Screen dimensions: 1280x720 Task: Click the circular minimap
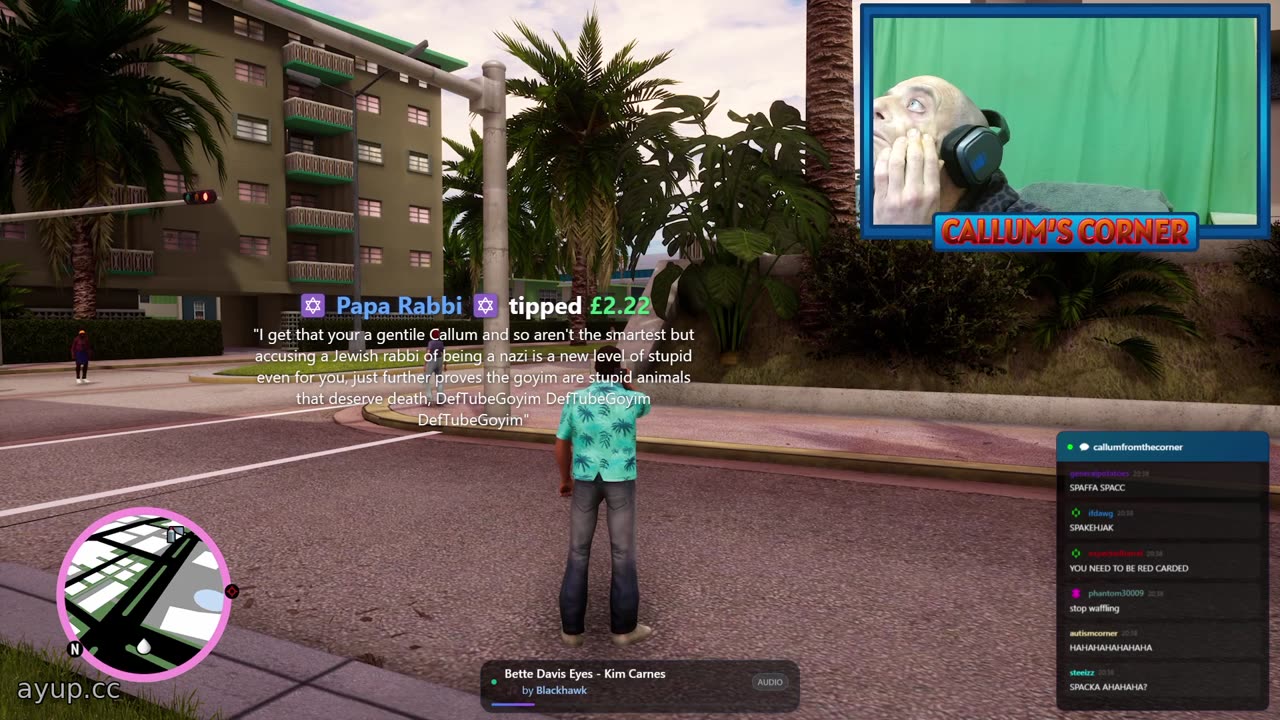pos(144,594)
